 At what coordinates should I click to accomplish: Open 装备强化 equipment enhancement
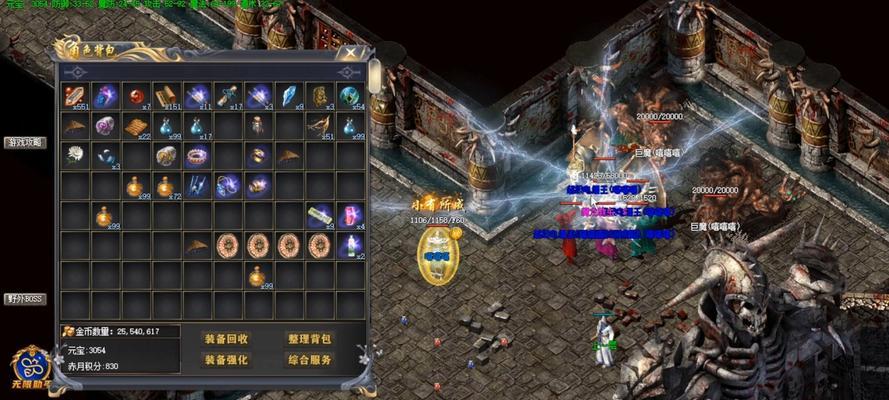click(226, 360)
